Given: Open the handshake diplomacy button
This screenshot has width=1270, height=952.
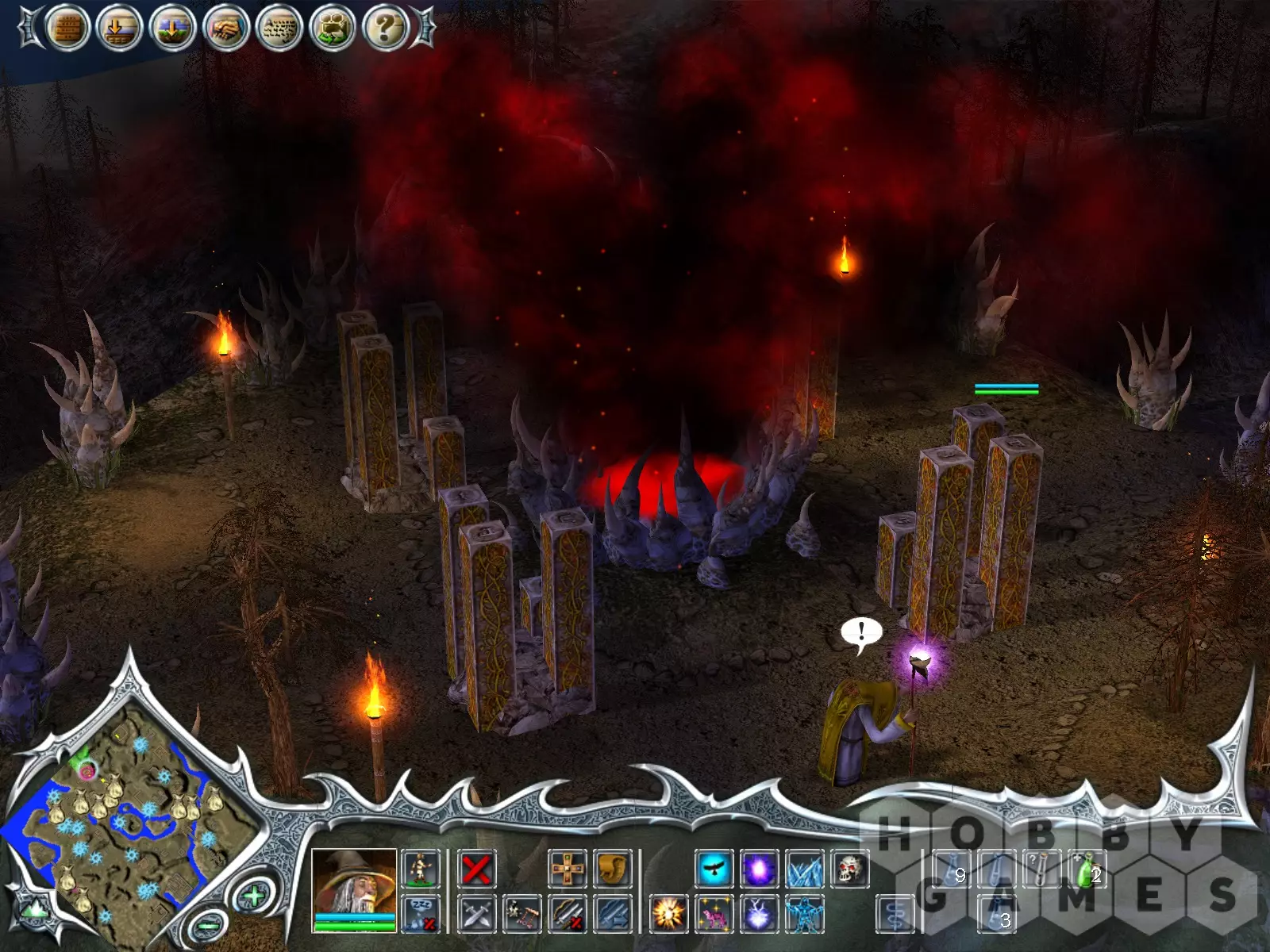Looking at the screenshot, I should coord(226,29).
